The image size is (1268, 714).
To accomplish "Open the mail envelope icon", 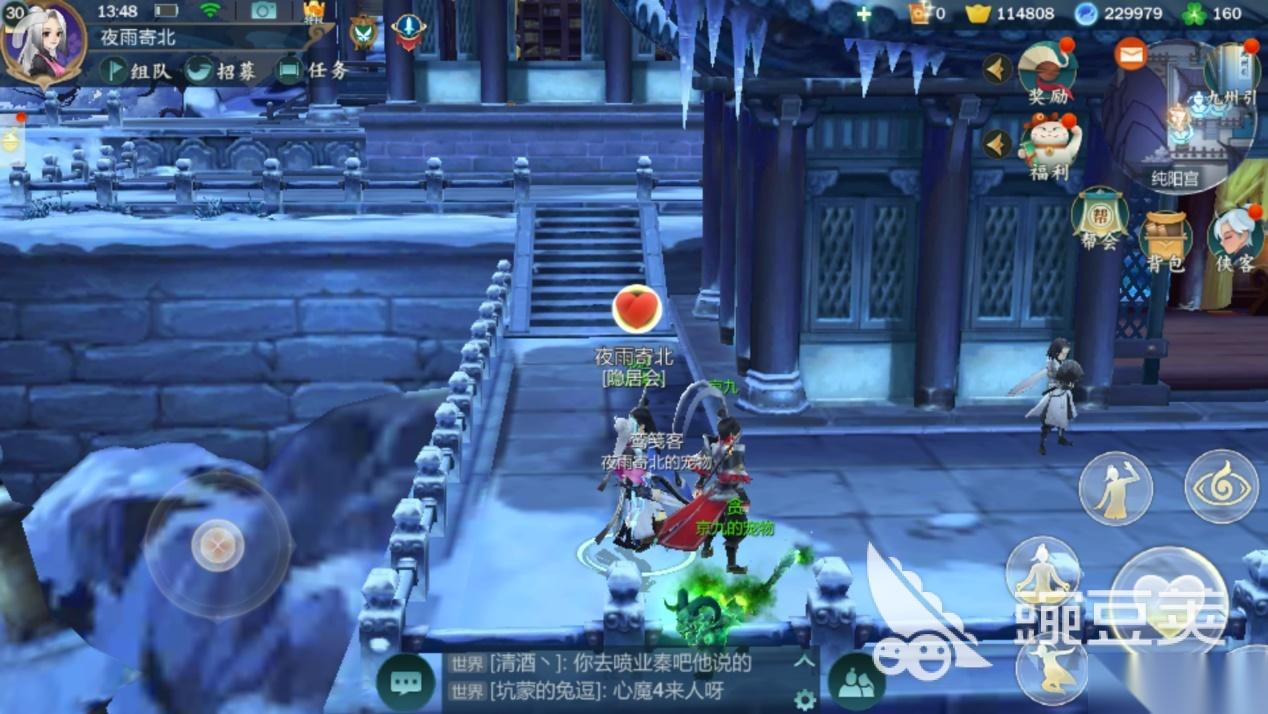I will click(x=1131, y=54).
